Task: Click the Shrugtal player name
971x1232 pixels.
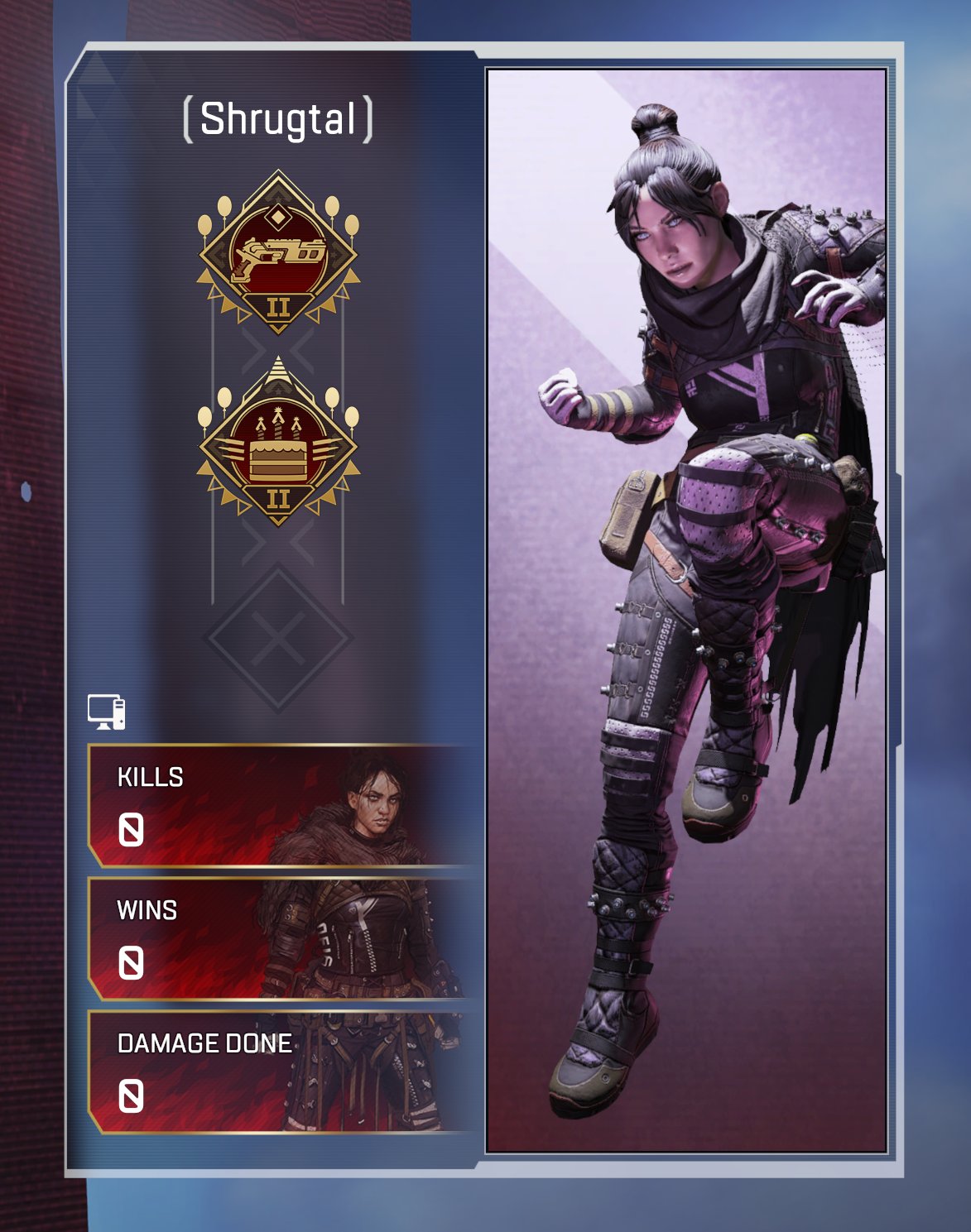Action: (278, 119)
